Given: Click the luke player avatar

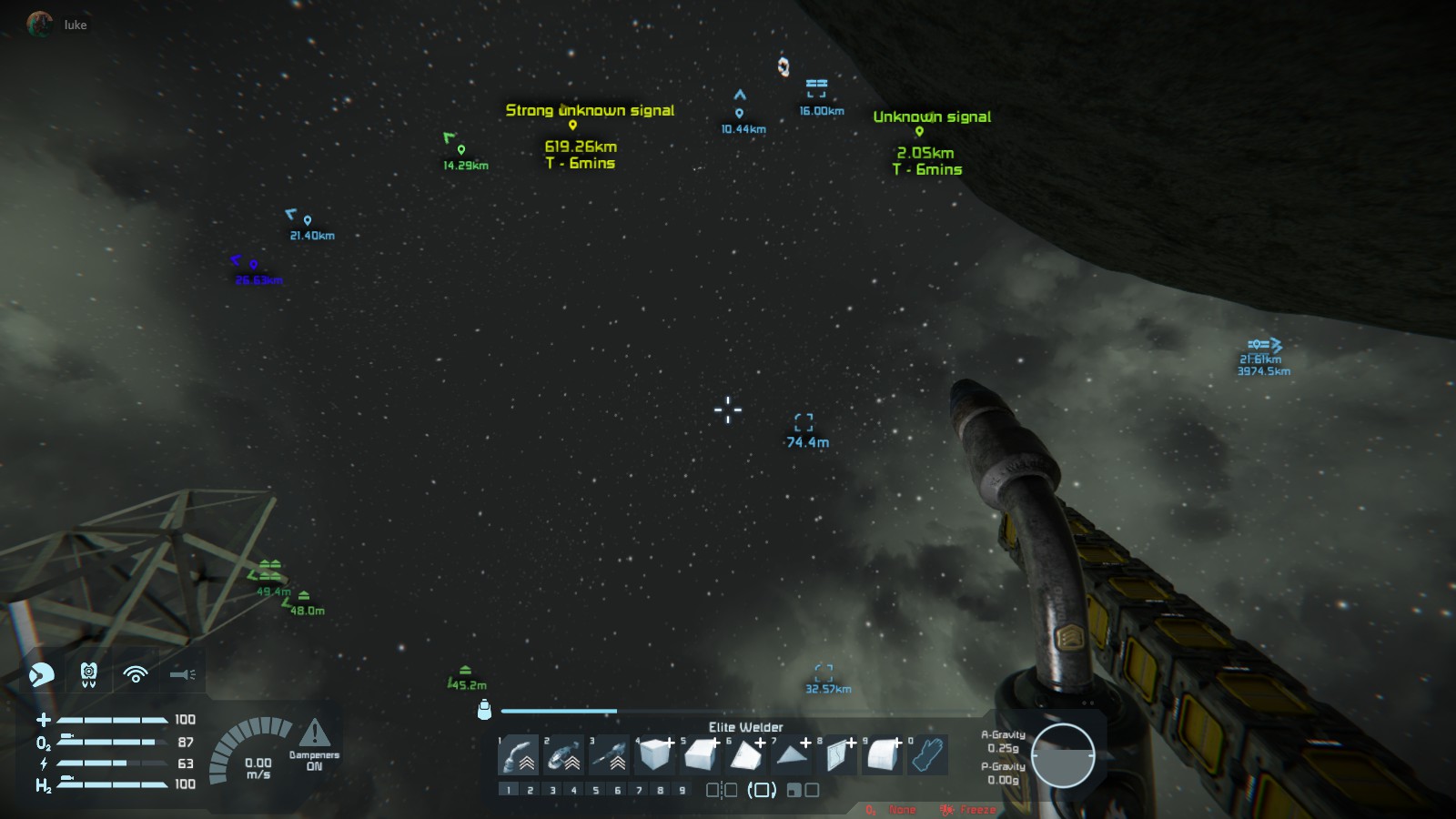Looking at the screenshot, I should [39, 25].
